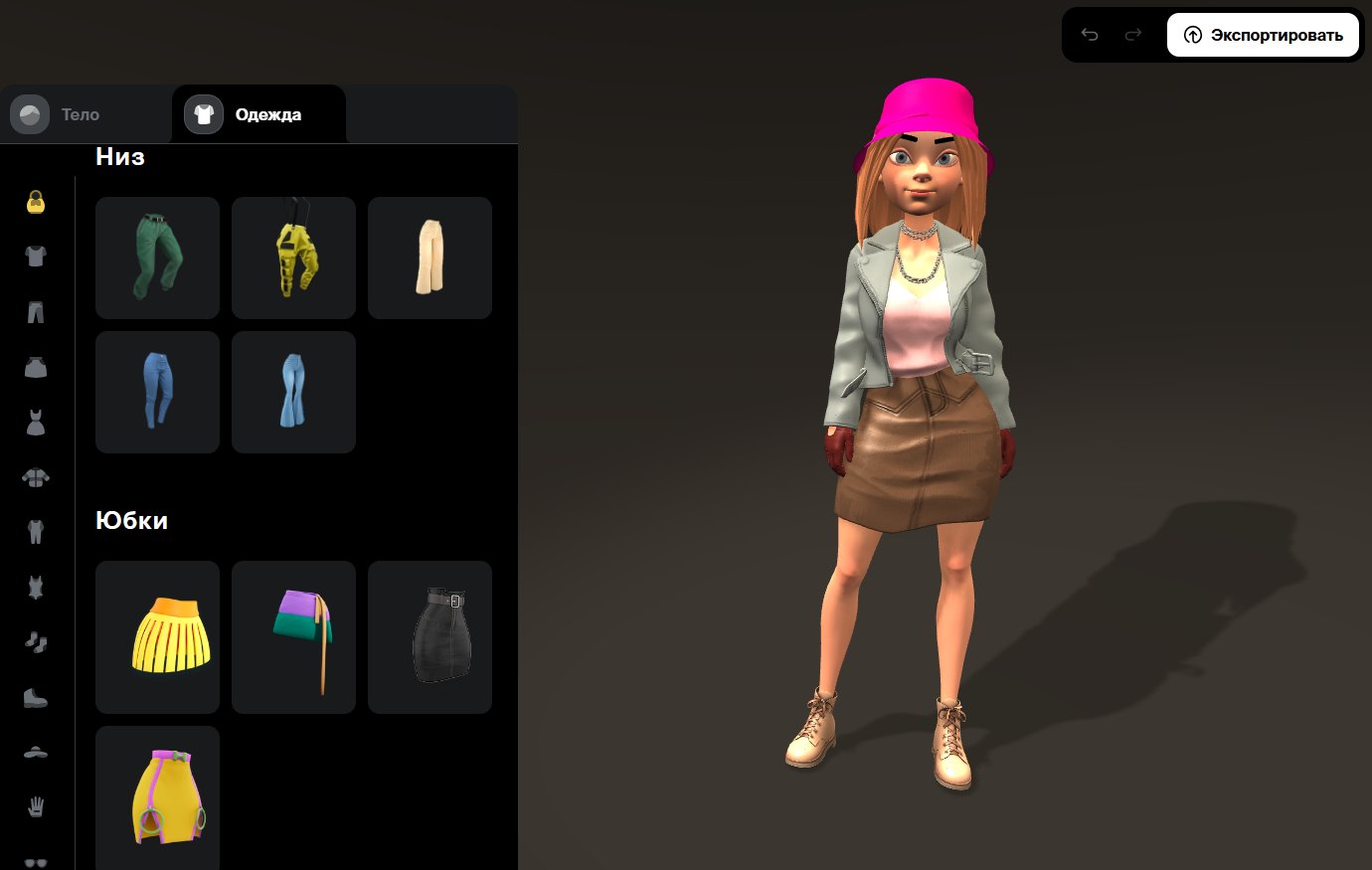Open the Одежда tab
1372x870 pixels.
click(x=258, y=114)
